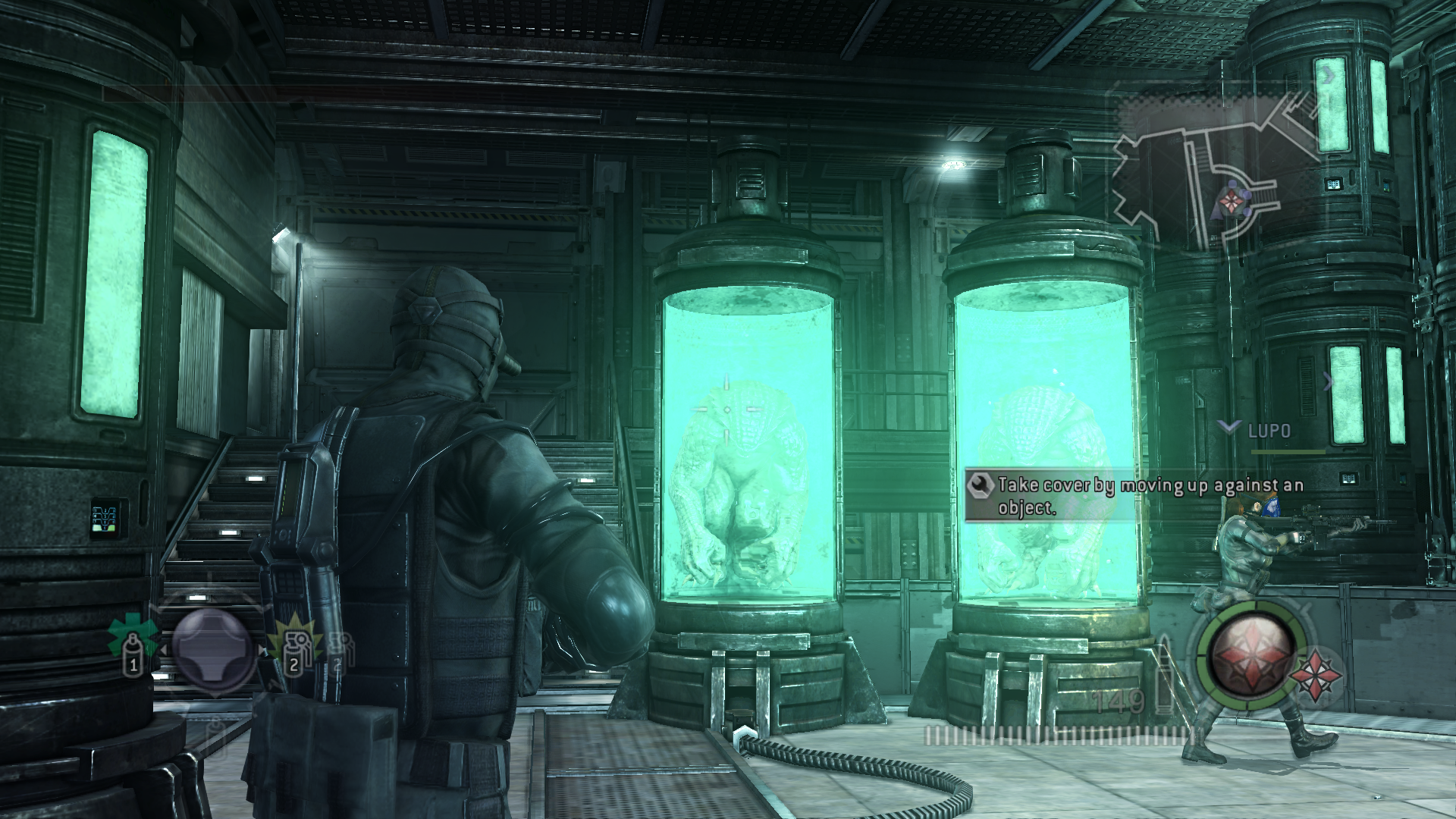Select teammate LUPO's name tag
This screenshot has width=1456, height=819.
coord(1269,431)
